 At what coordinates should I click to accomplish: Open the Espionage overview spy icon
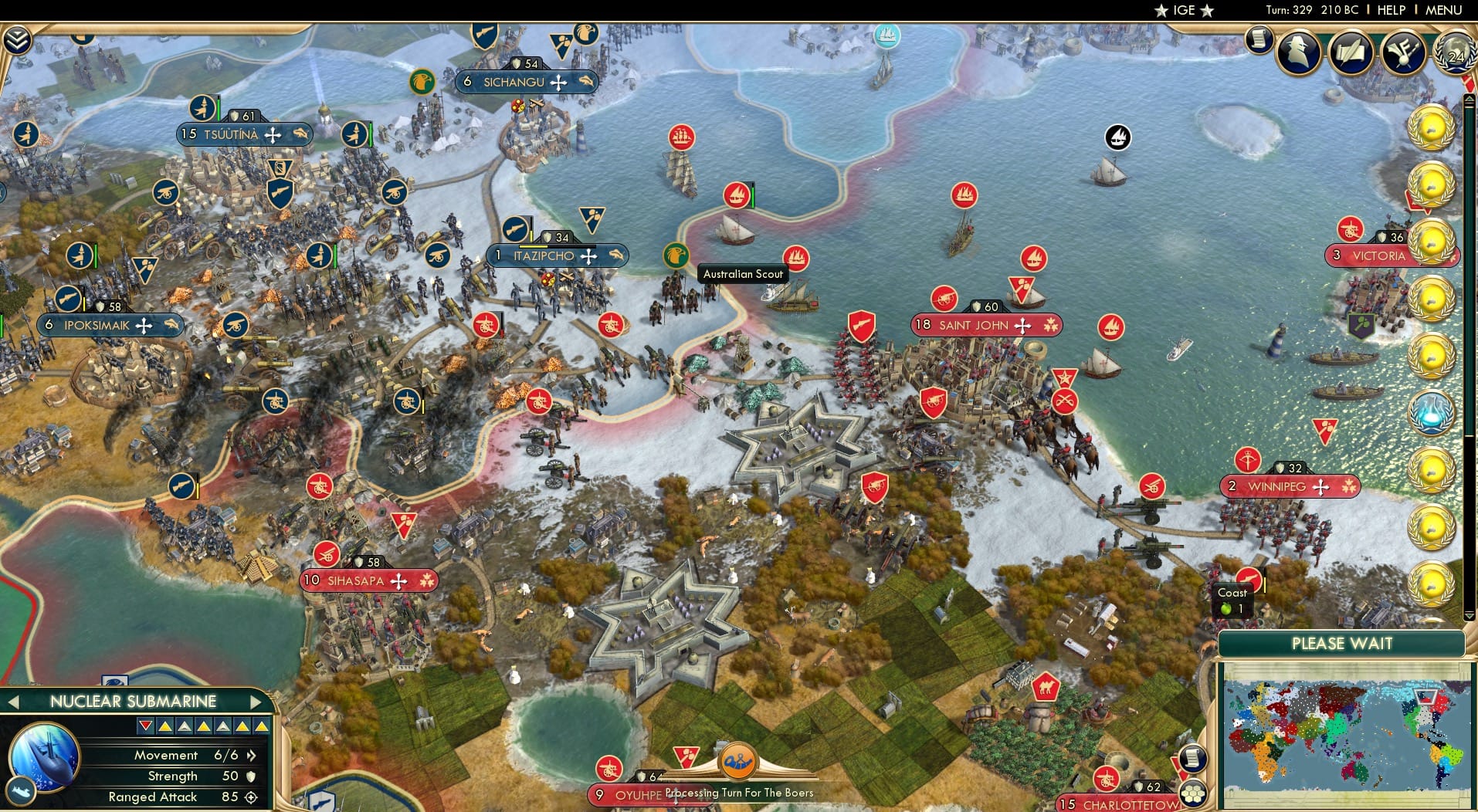[1298, 52]
